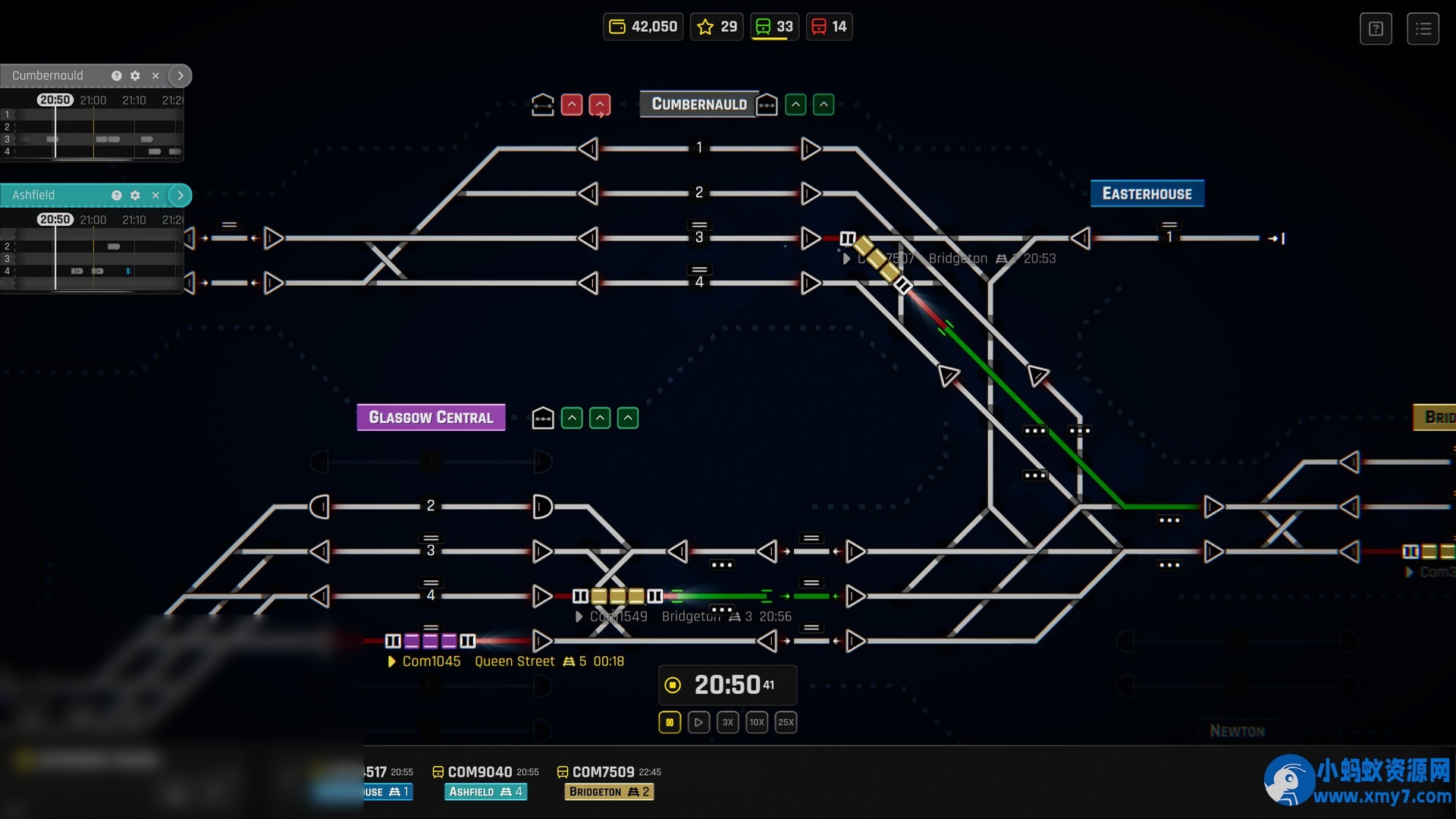This screenshot has width=1456, height=819.
Task: Click the help icon on the Cumbernauld panel
Action: (x=116, y=76)
